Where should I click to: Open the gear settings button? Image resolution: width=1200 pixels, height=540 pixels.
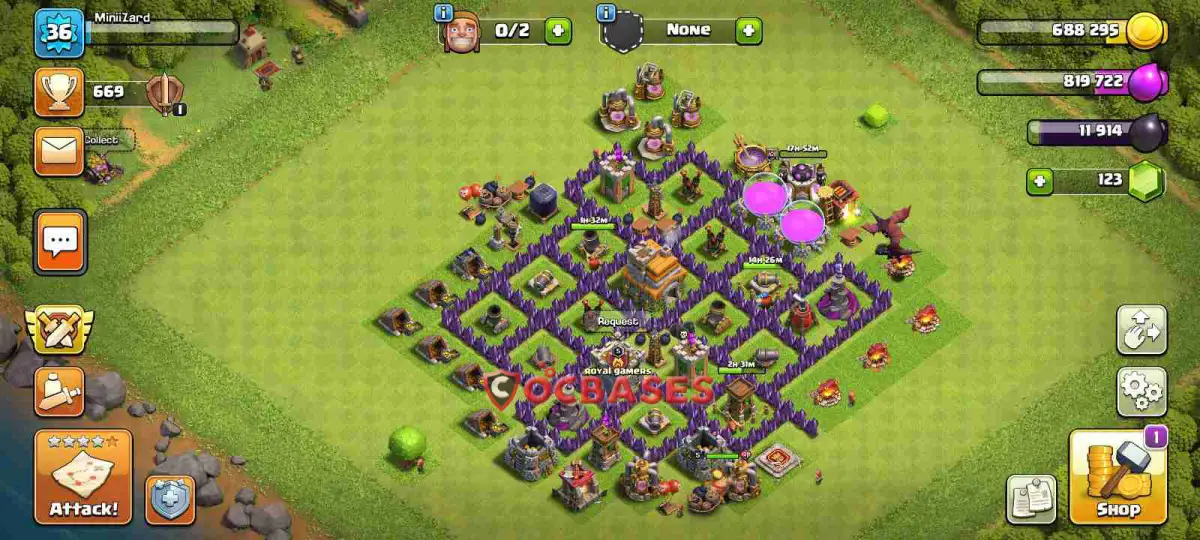pos(1141,391)
